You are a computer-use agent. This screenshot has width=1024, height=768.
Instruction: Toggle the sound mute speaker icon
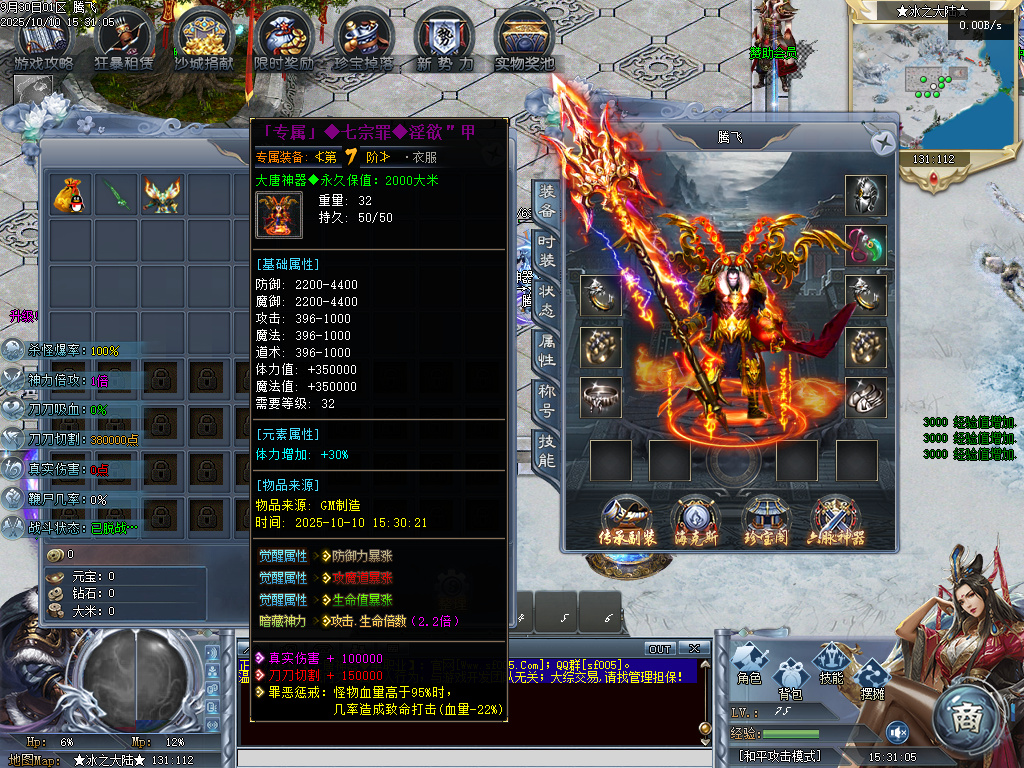pyautogui.click(x=897, y=732)
